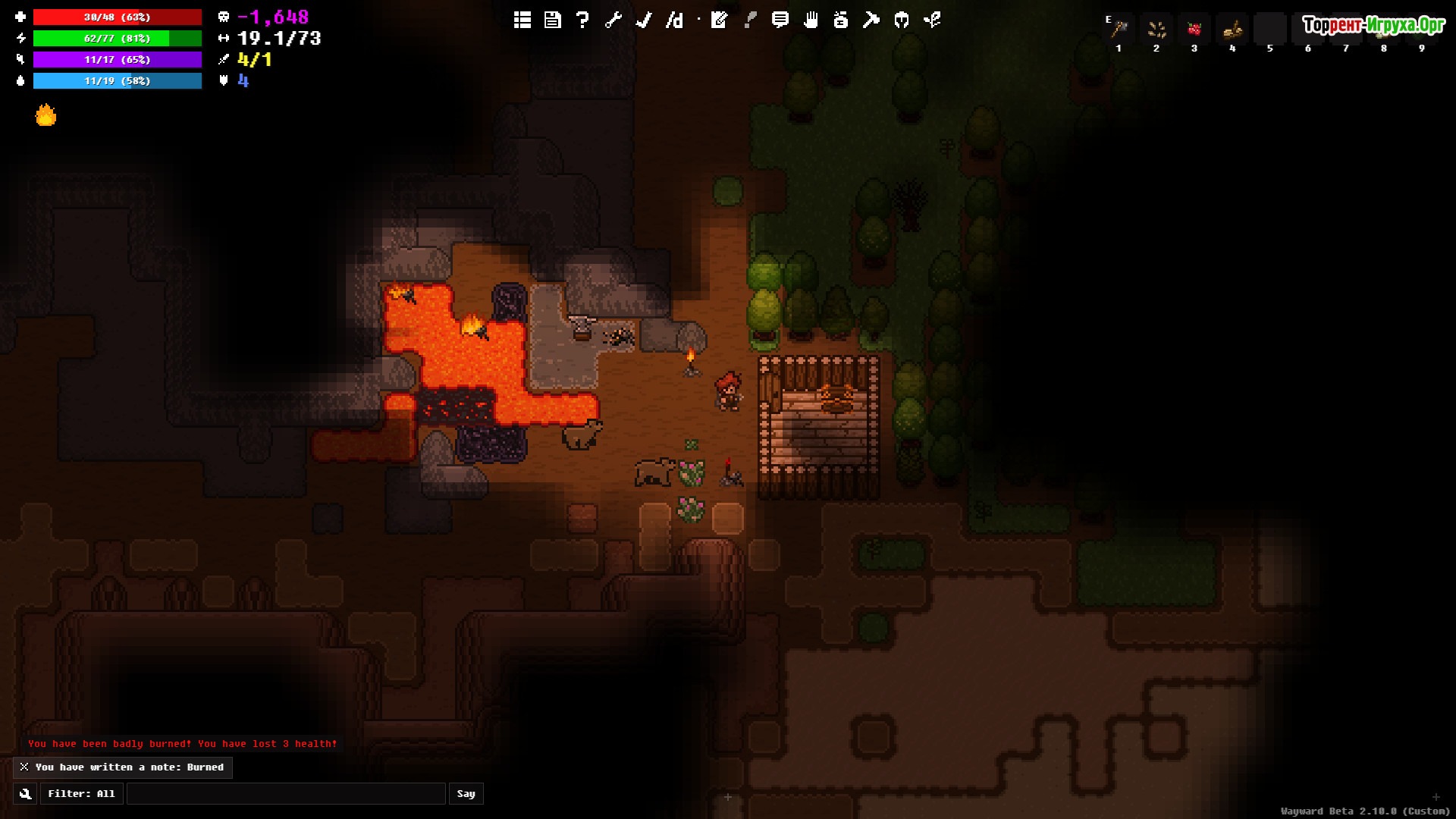The height and width of the screenshot is (819, 1456).
Task: Select the wood item in slot 4
Action: pos(1232,30)
